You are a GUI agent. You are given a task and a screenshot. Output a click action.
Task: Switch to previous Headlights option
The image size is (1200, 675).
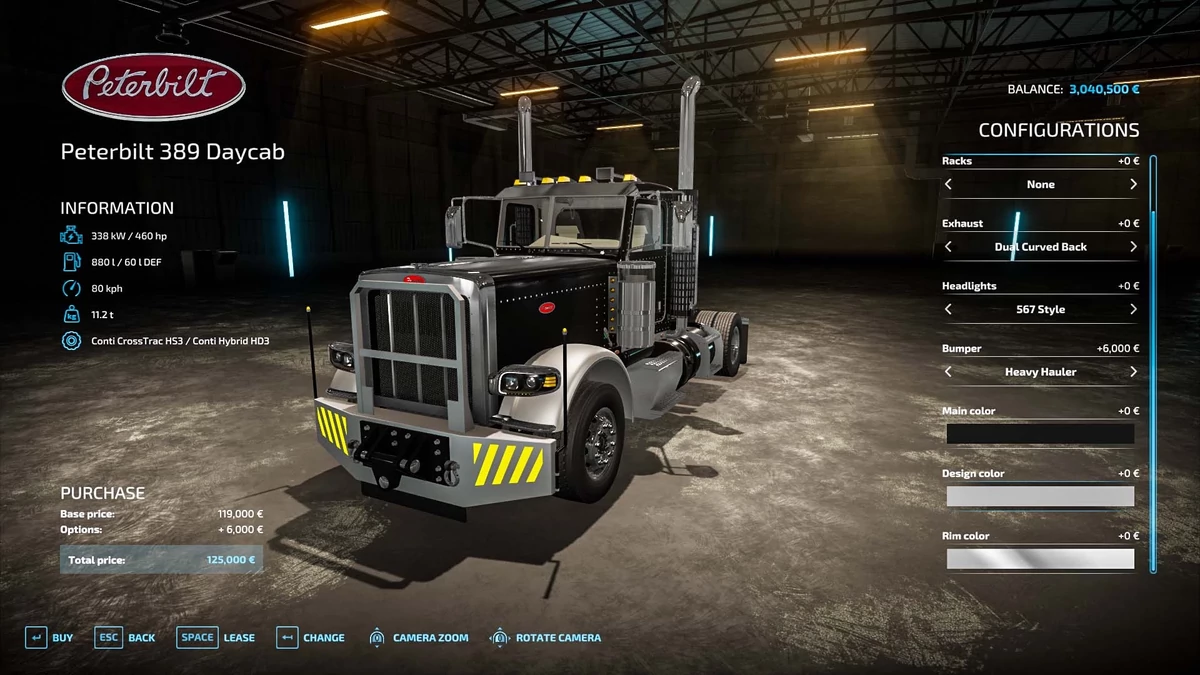pos(948,310)
